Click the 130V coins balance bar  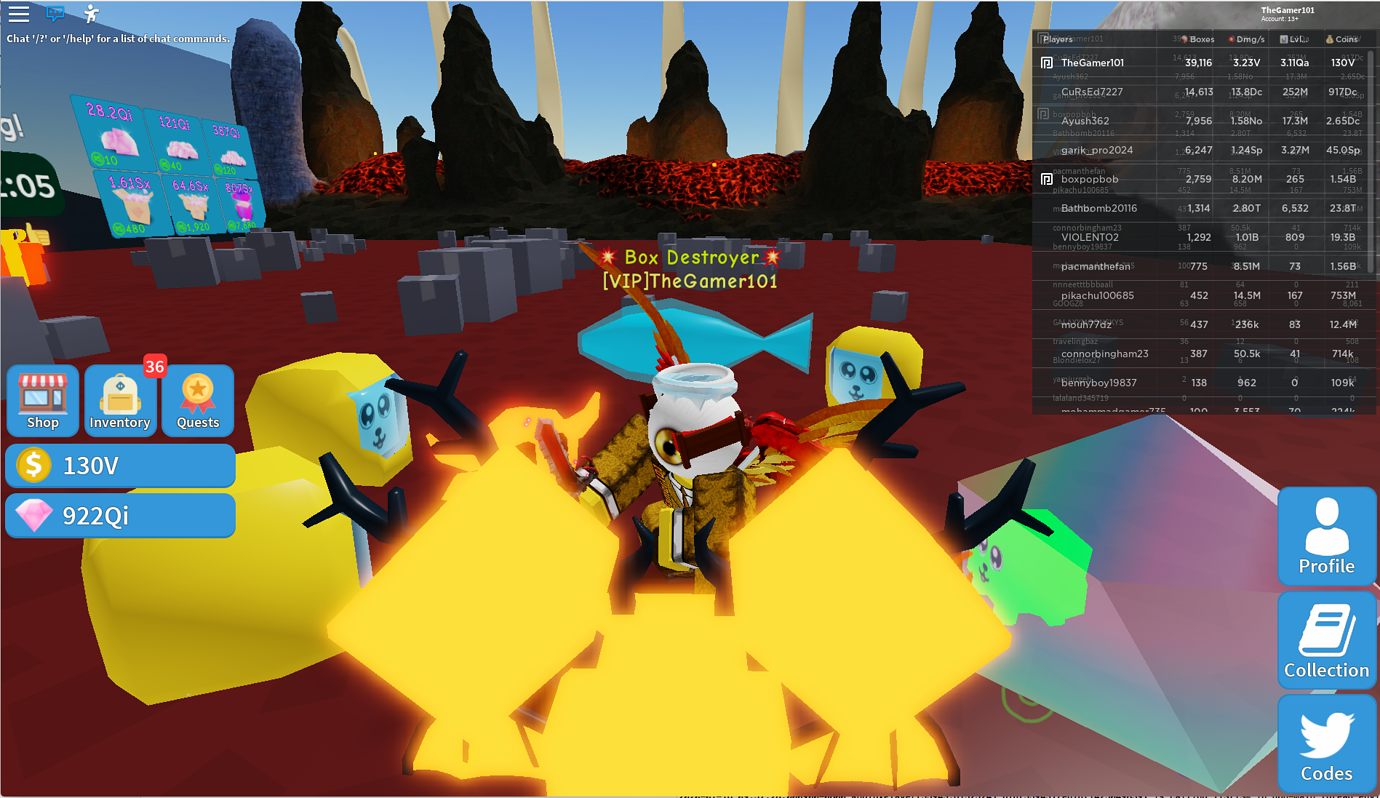120,464
